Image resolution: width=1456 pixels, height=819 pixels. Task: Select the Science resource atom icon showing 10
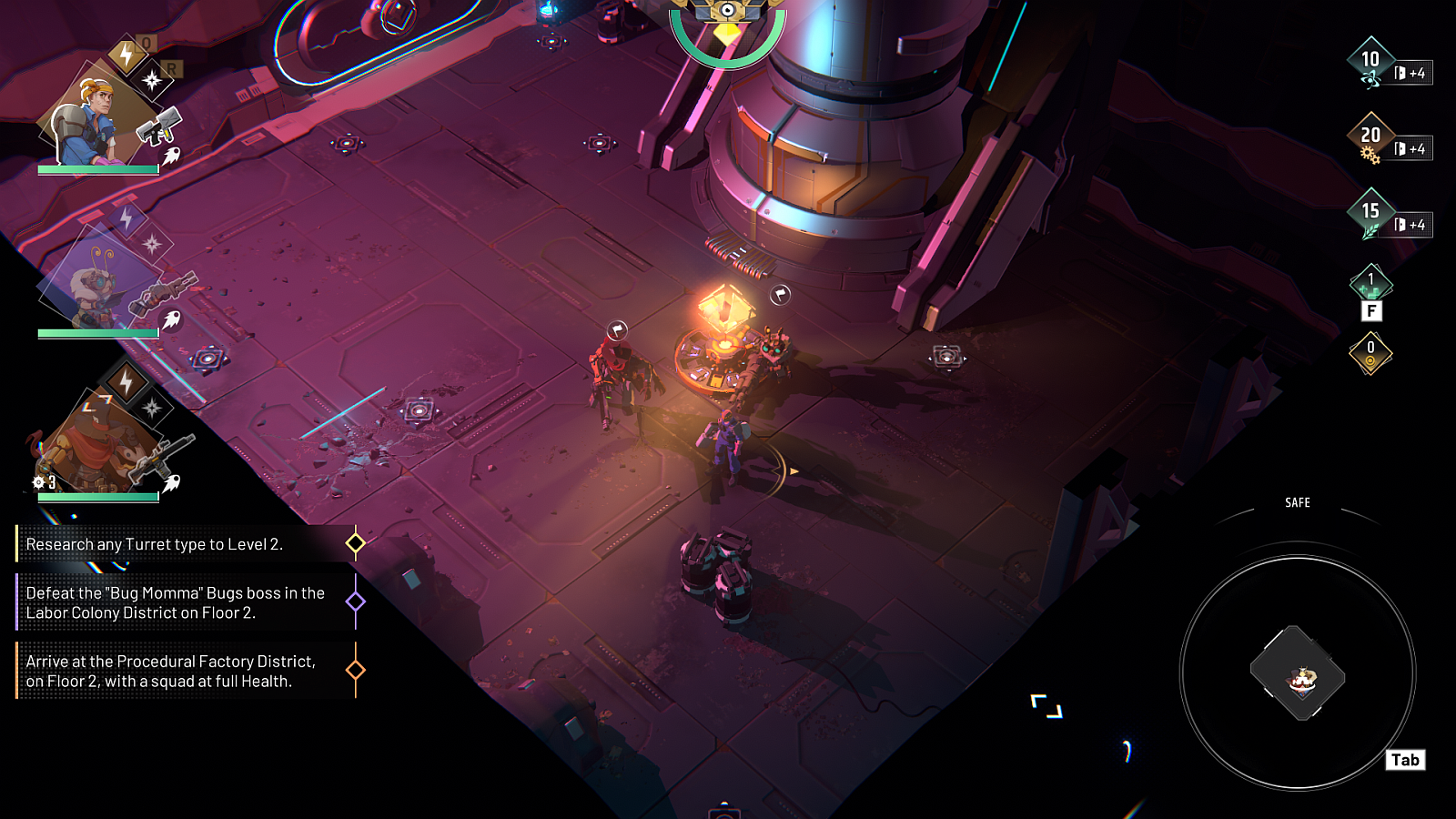(x=1370, y=59)
